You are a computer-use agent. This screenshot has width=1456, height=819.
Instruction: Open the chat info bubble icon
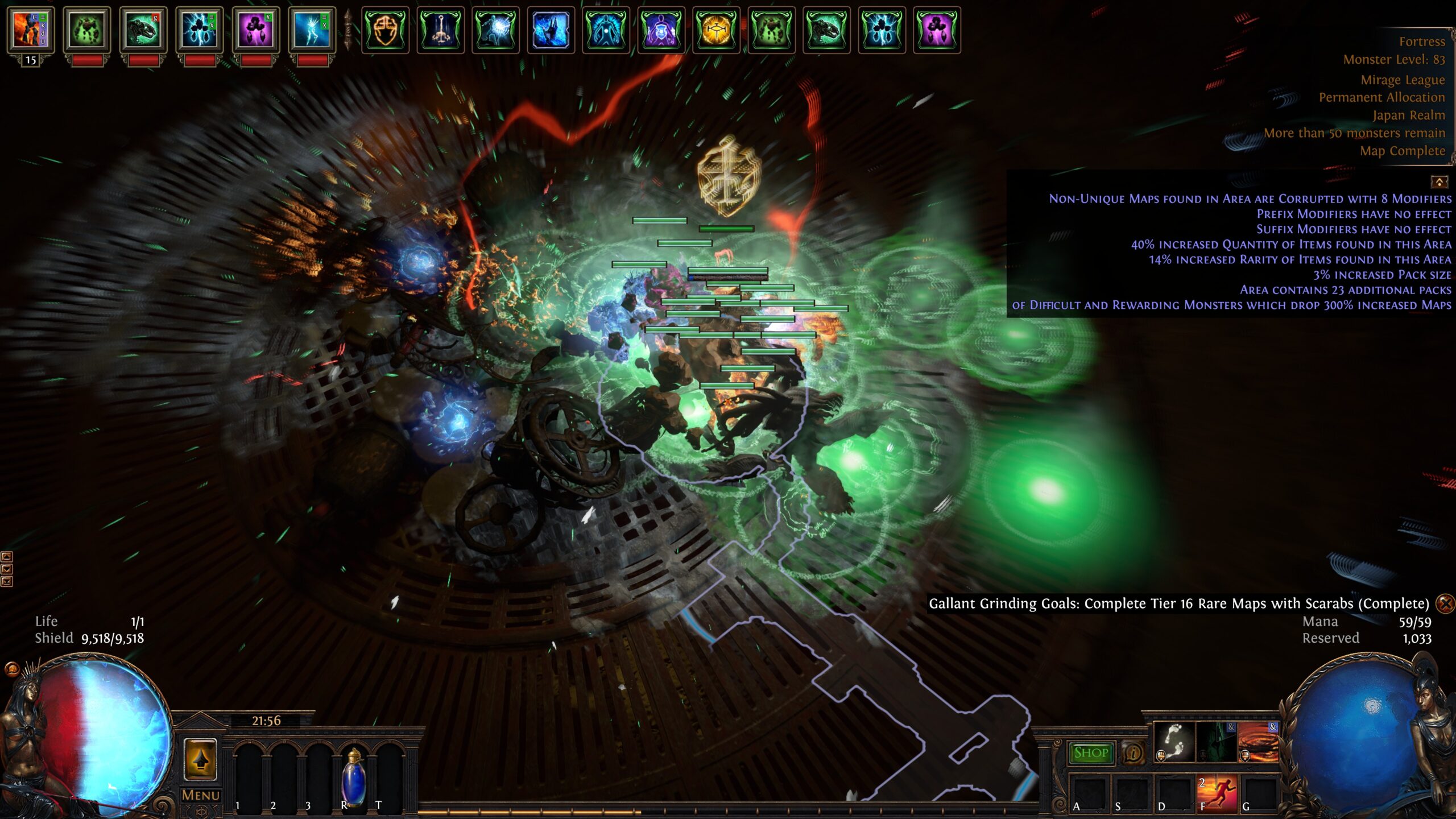[x=1133, y=754]
